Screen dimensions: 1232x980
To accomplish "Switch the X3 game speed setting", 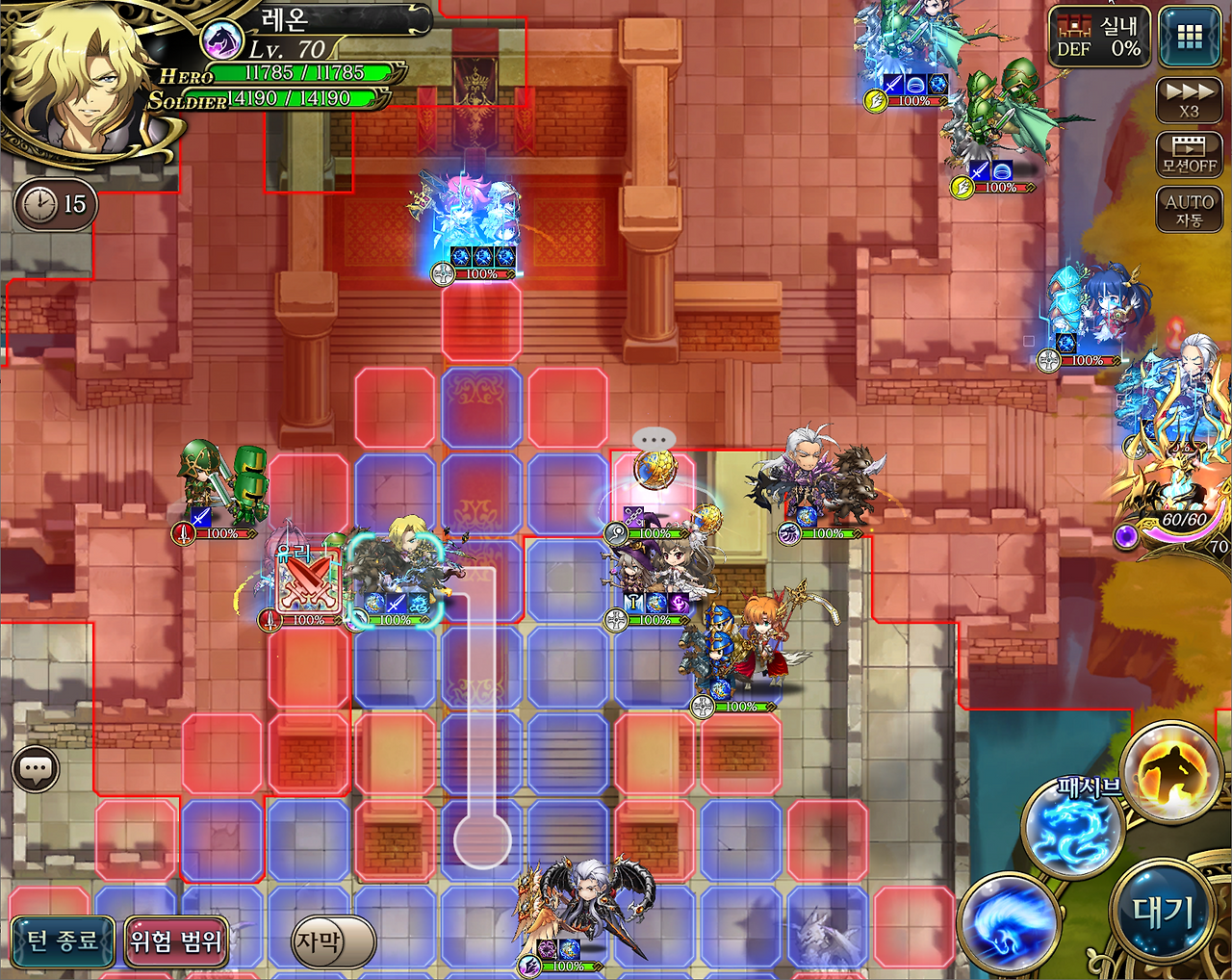I will (1189, 99).
